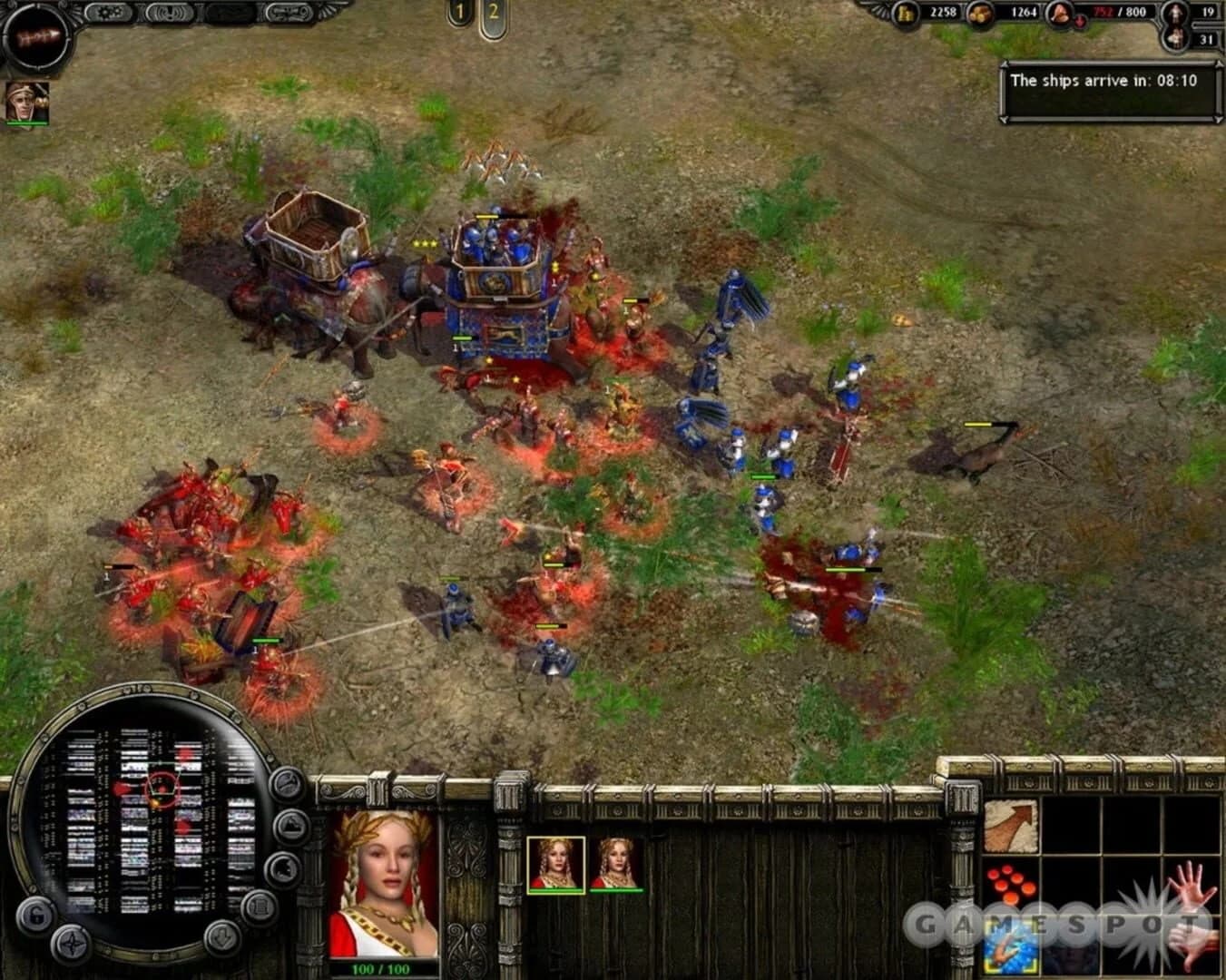Click the compass rotation control under minimap
Viewport: 1226px width, 980px height.
[72, 941]
